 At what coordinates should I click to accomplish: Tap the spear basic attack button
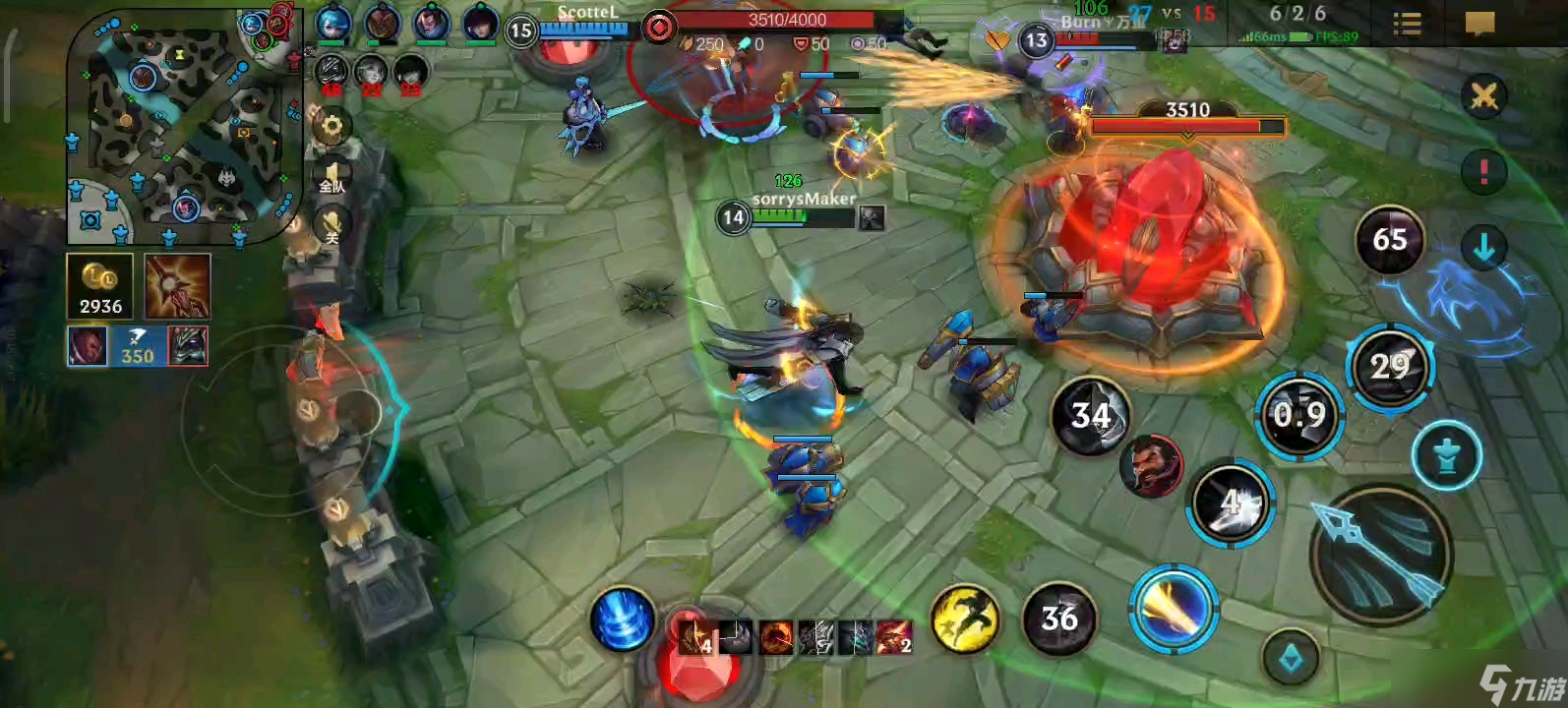click(1380, 555)
